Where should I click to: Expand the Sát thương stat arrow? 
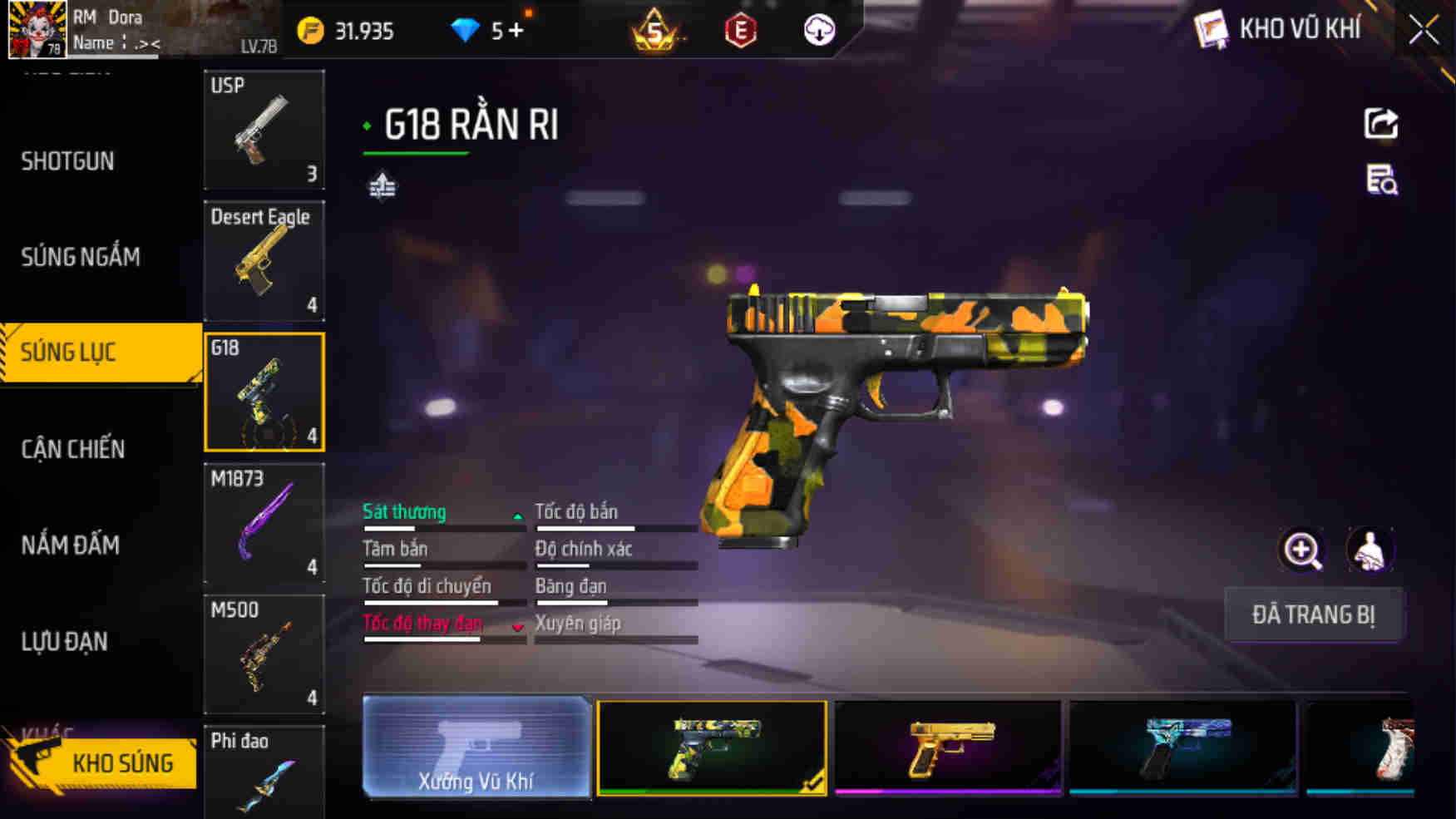[517, 516]
